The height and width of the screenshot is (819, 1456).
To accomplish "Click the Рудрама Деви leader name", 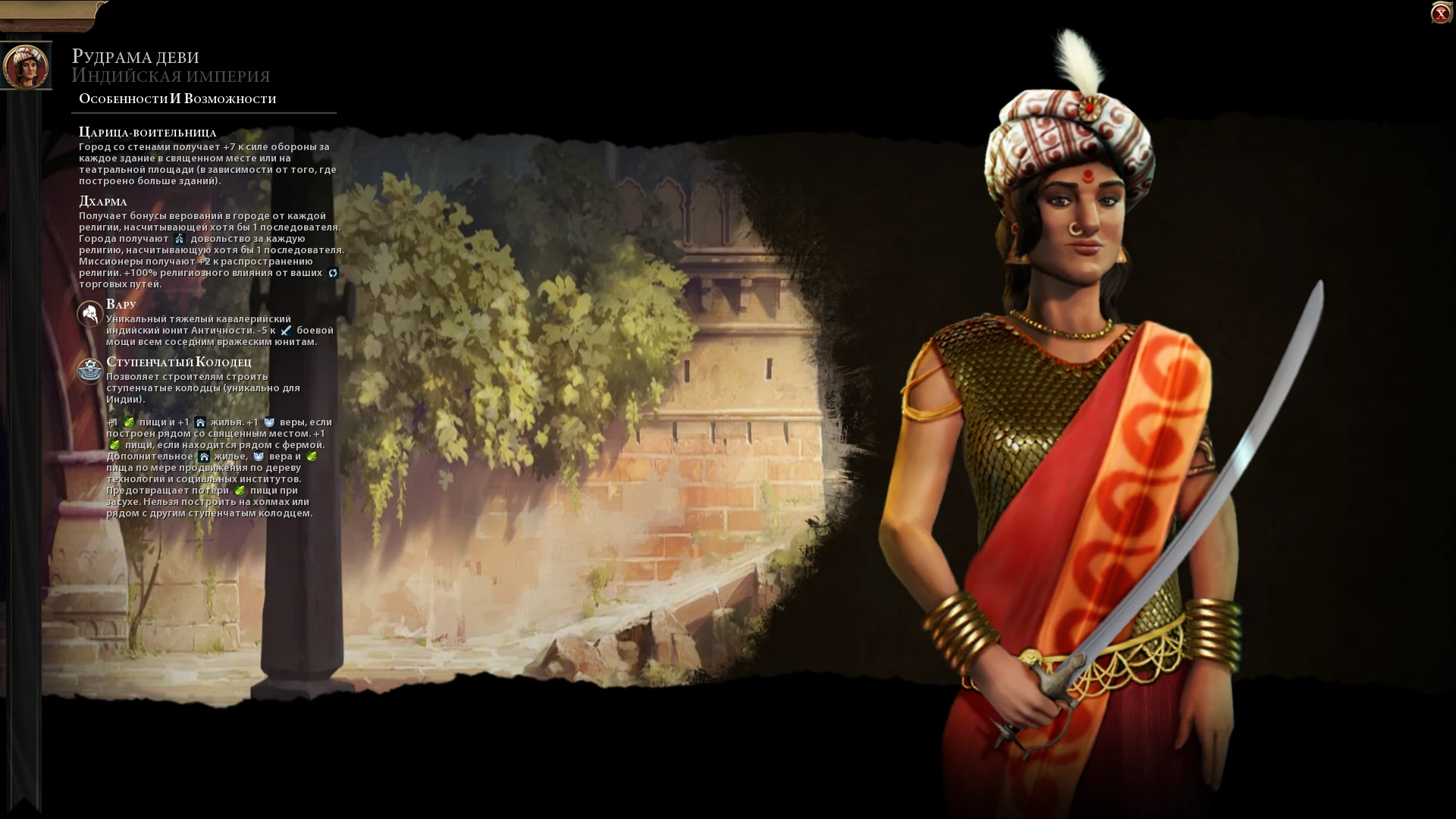I will click(x=134, y=55).
